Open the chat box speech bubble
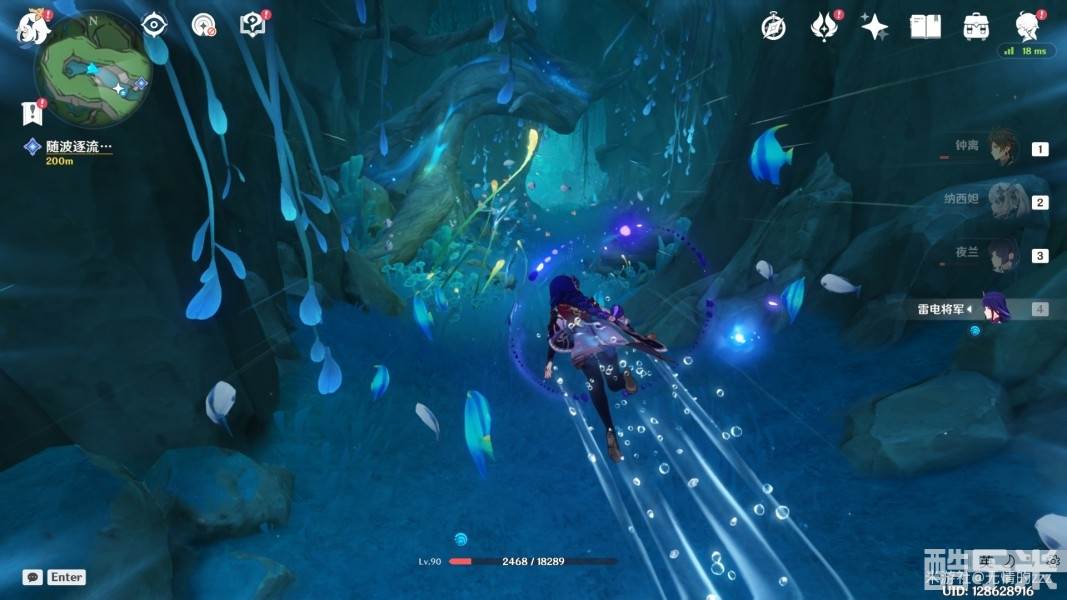This screenshot has width=1067, height=600. pos(33,577)
